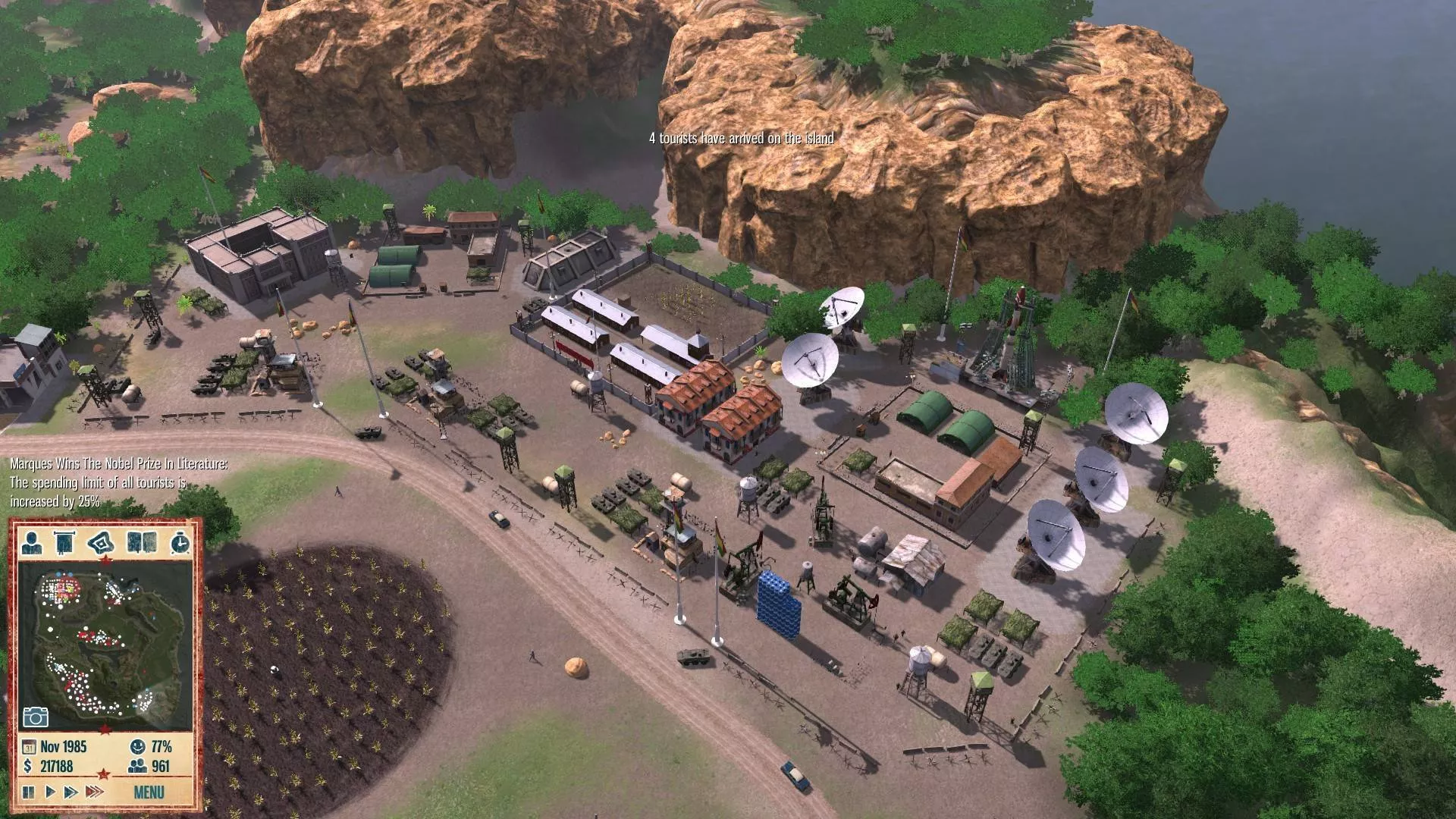This screenshot has width=1456, height=819.
Task: Click the population people icon
Action: click(x=138, y=766)
